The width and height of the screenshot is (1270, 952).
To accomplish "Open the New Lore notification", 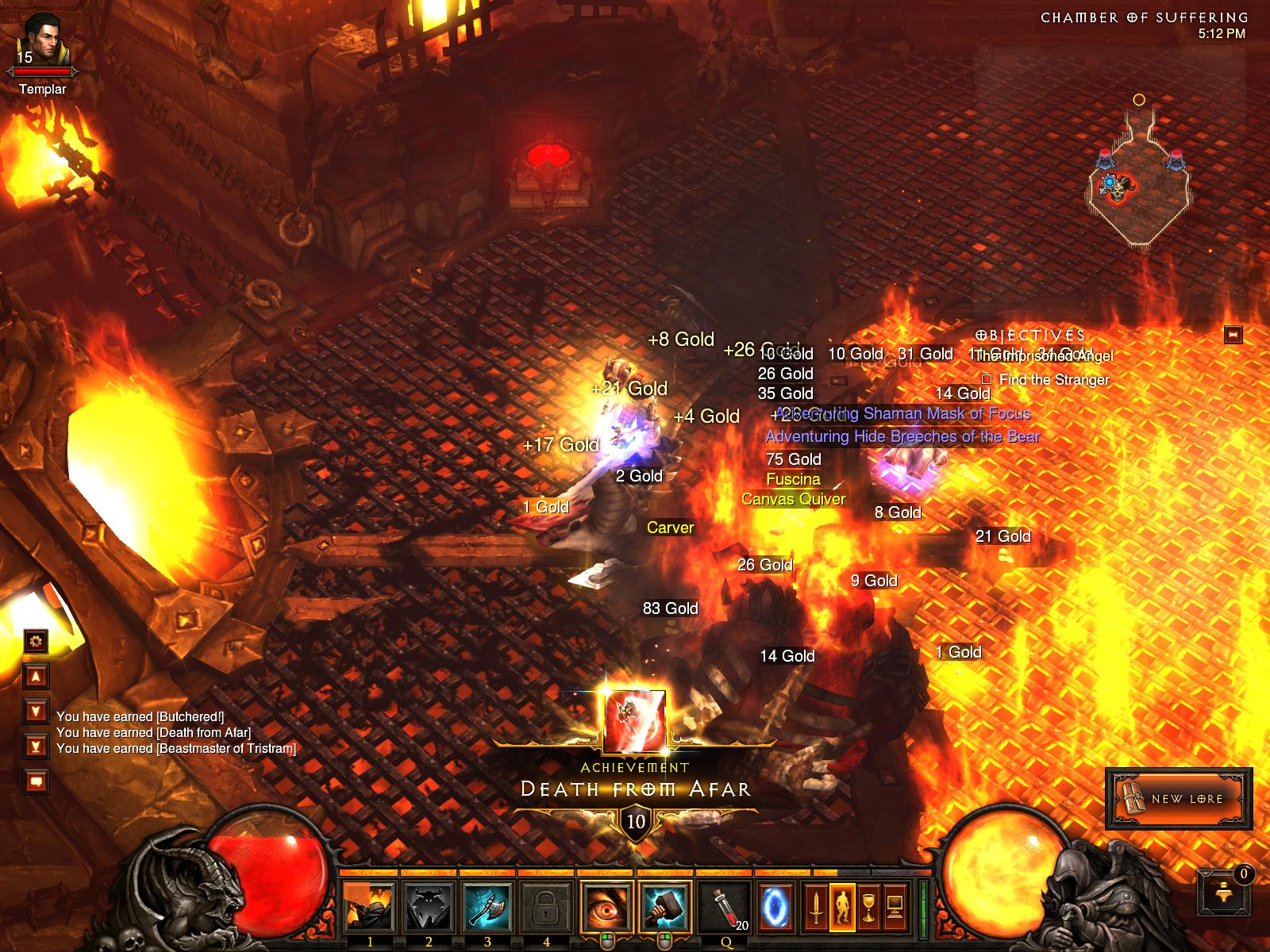I will click(1179, 798).
